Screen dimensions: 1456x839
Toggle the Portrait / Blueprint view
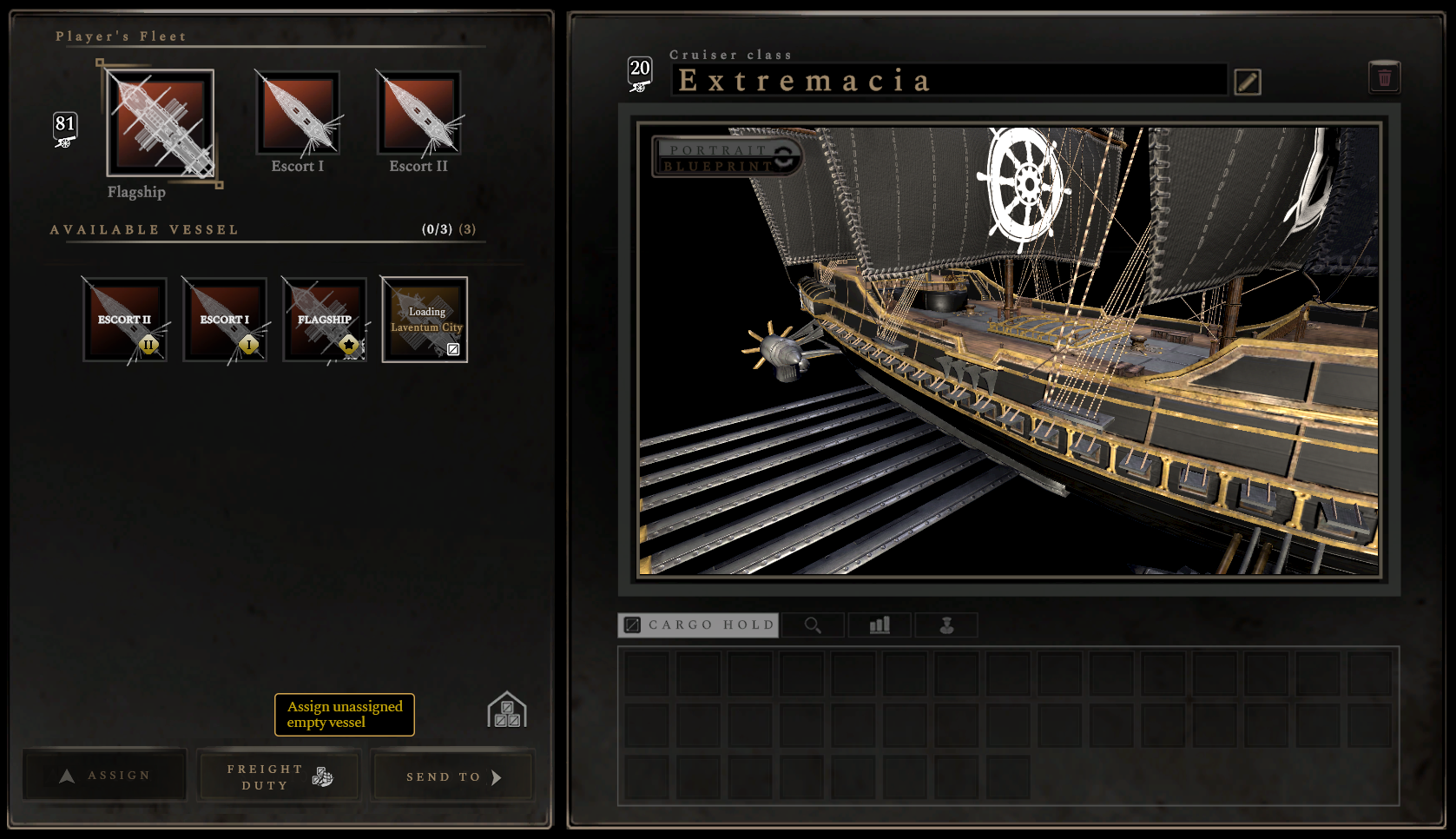click(x=727, y=157)
